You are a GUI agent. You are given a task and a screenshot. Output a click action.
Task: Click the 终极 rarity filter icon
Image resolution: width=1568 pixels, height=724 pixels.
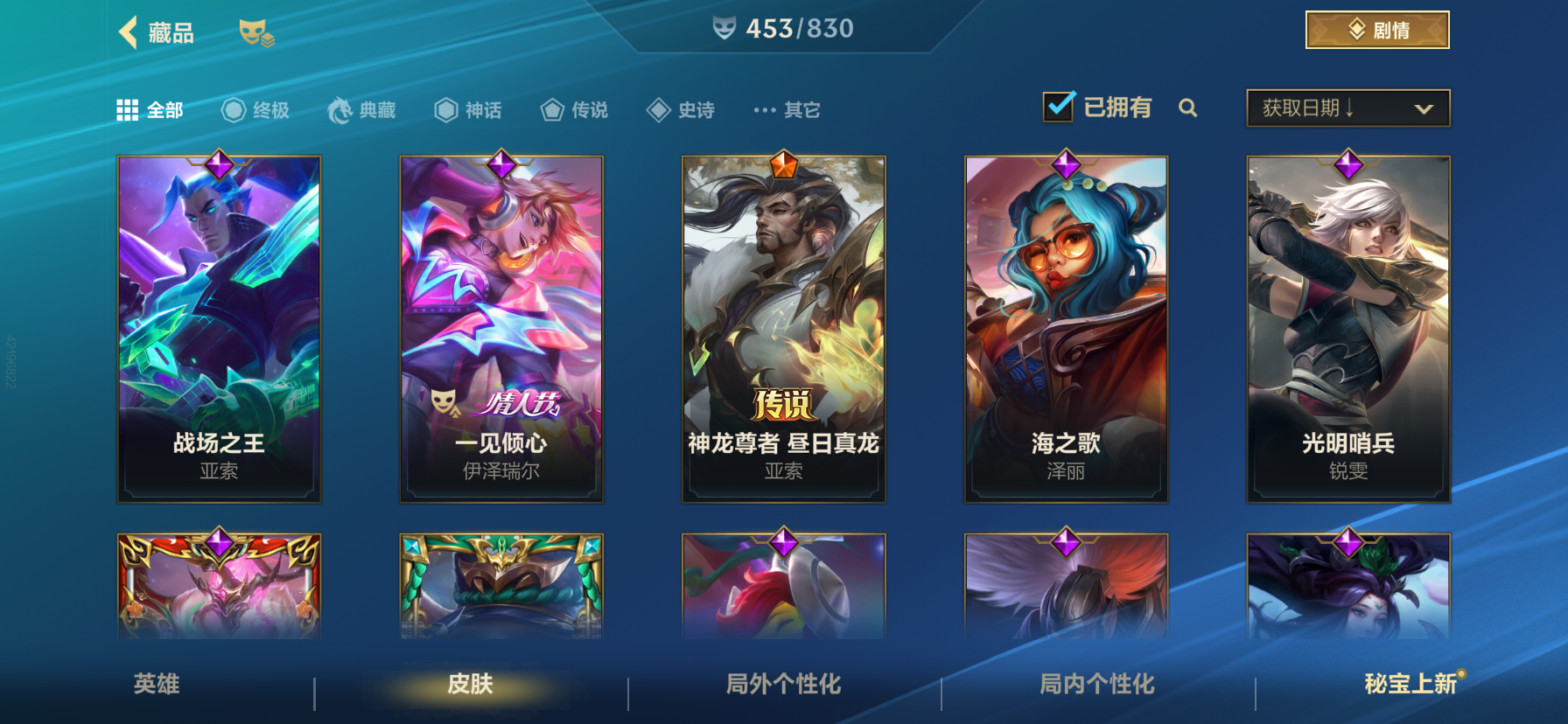coord(231,108)
